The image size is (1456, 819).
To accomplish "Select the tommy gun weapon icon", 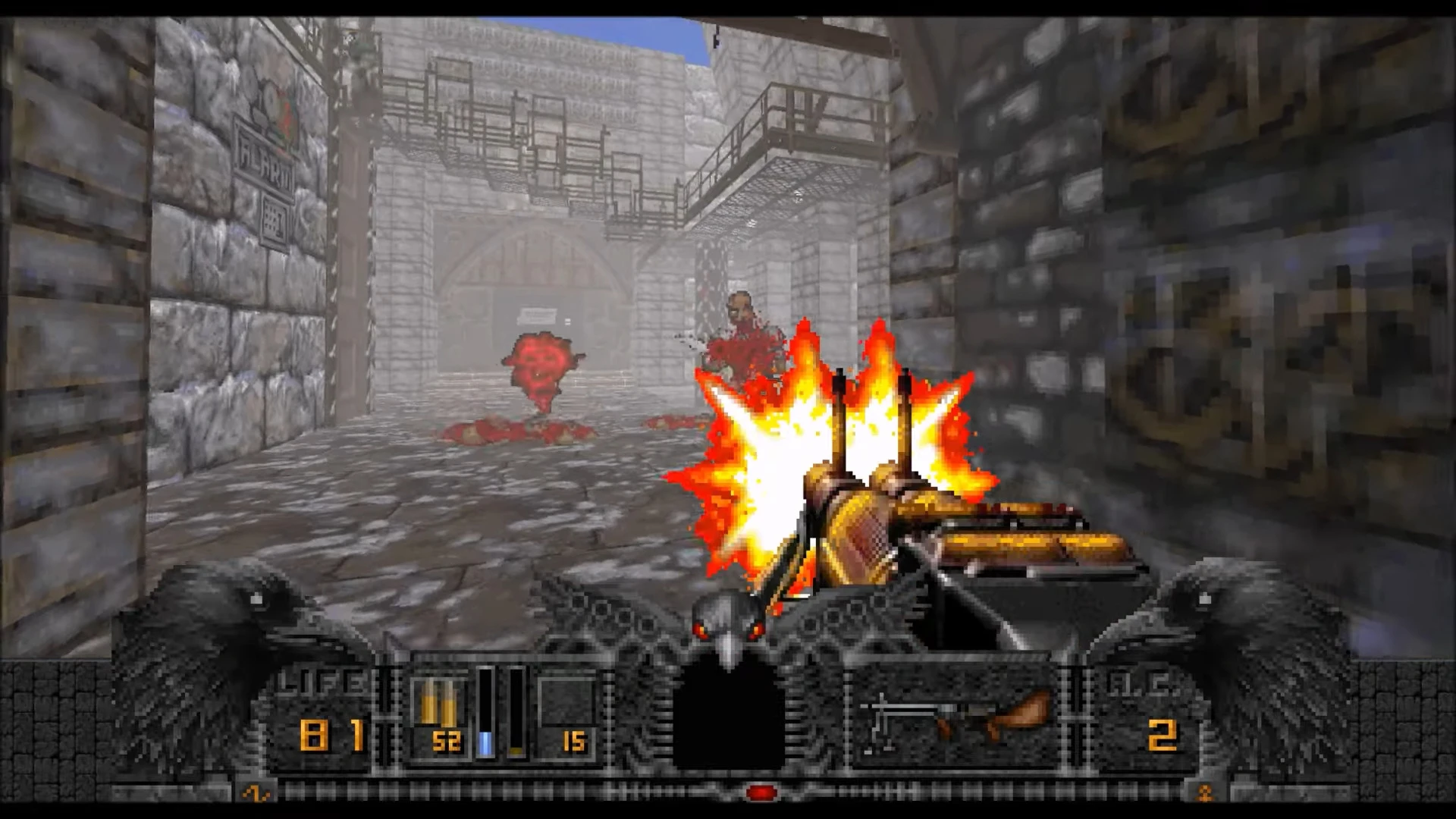I will (959, 716).
